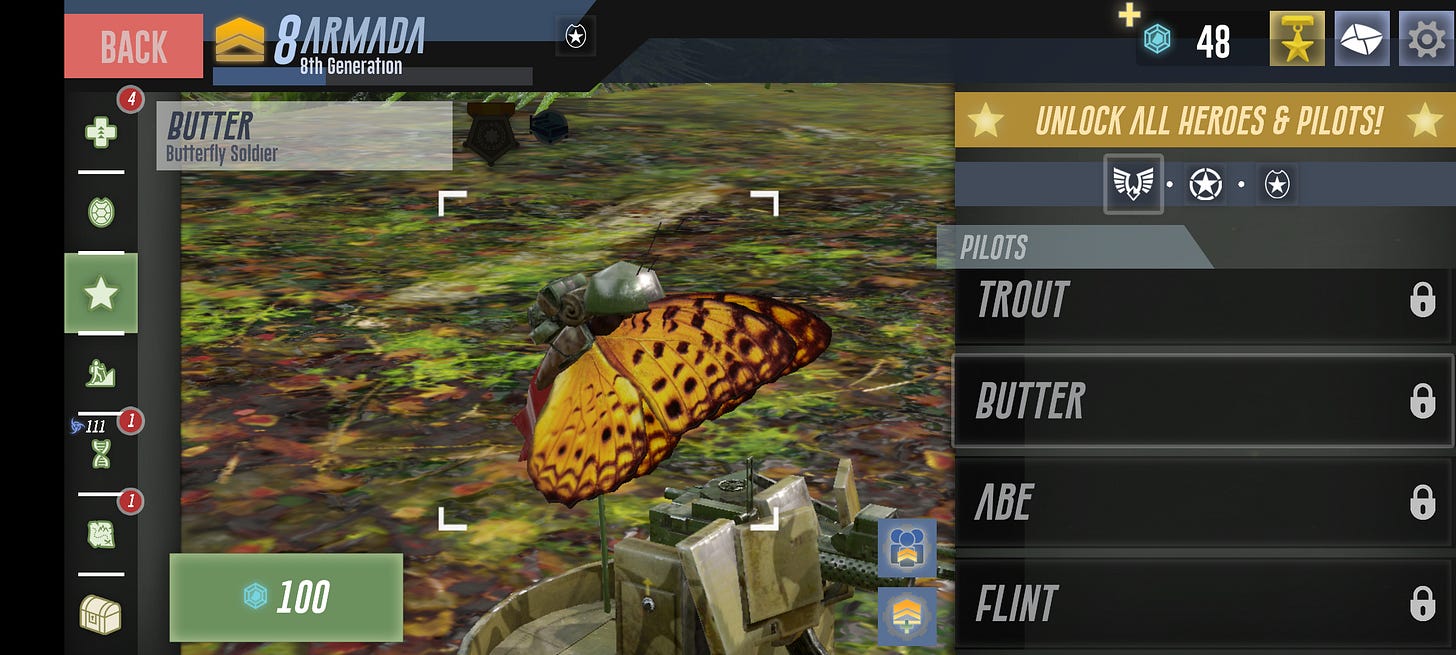Select the locked pilot Trout

click(1204, 300)
